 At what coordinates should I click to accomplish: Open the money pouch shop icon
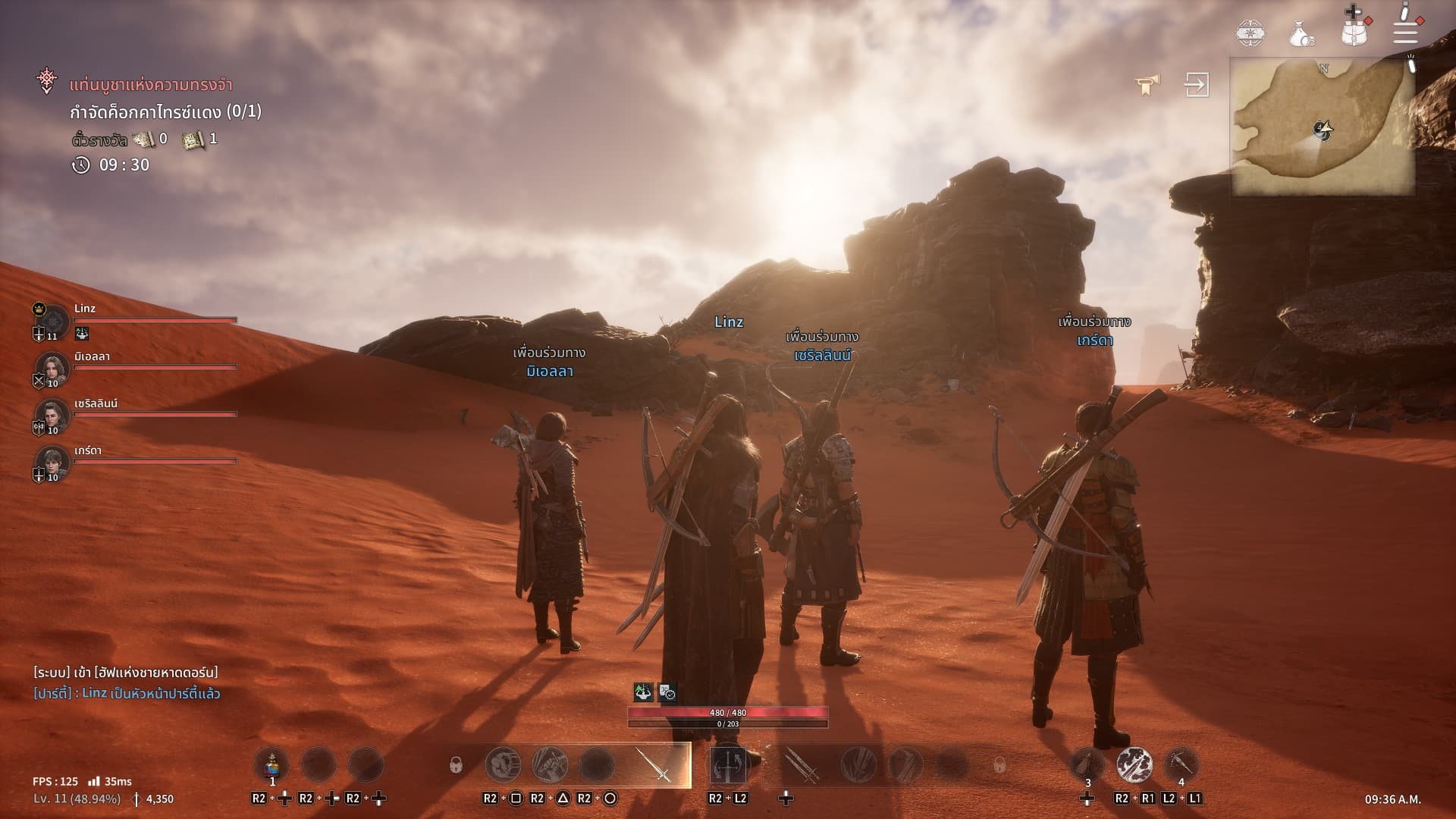pyautogui.click(x=1302, y=33)
